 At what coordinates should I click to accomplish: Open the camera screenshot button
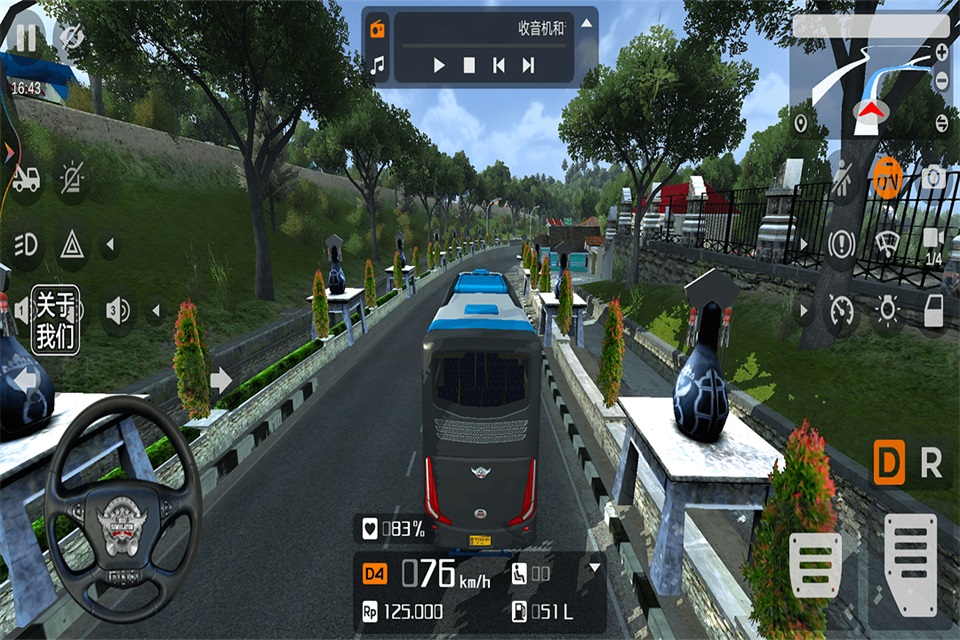coord(933,178)
